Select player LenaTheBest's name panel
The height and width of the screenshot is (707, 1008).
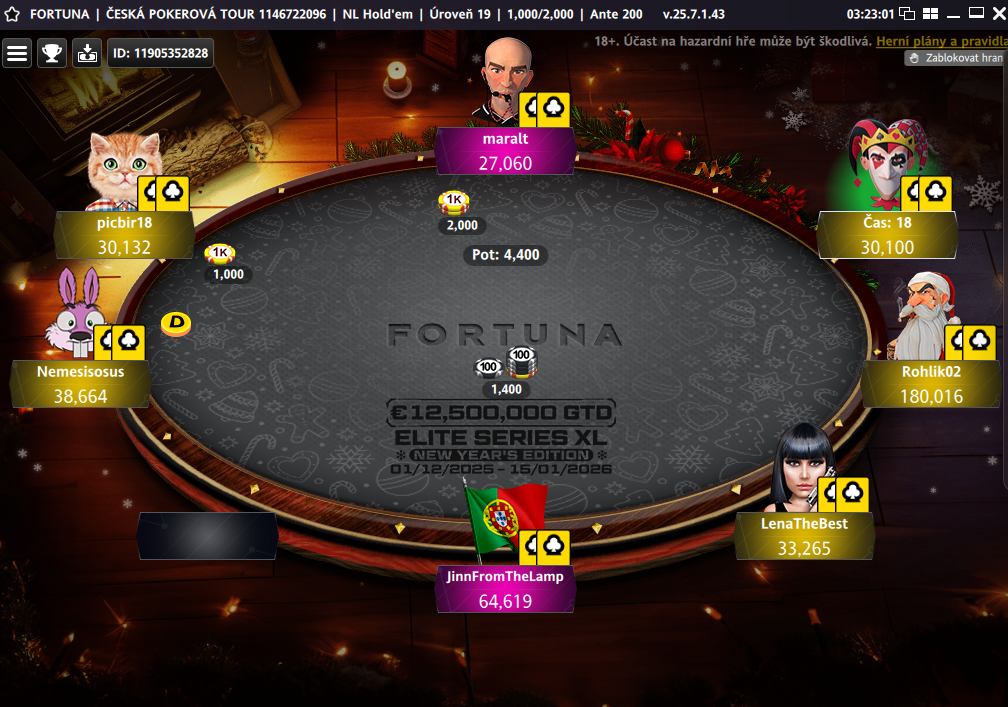[804, 536]
